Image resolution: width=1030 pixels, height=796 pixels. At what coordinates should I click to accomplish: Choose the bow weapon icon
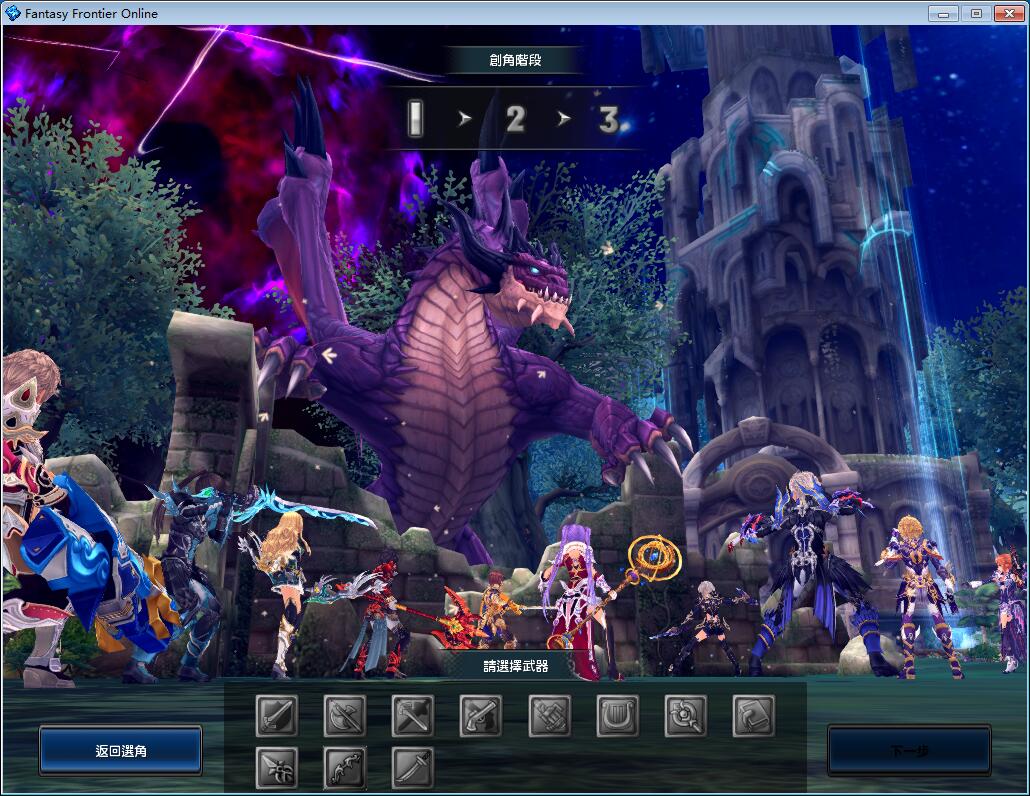coord(345,768)
